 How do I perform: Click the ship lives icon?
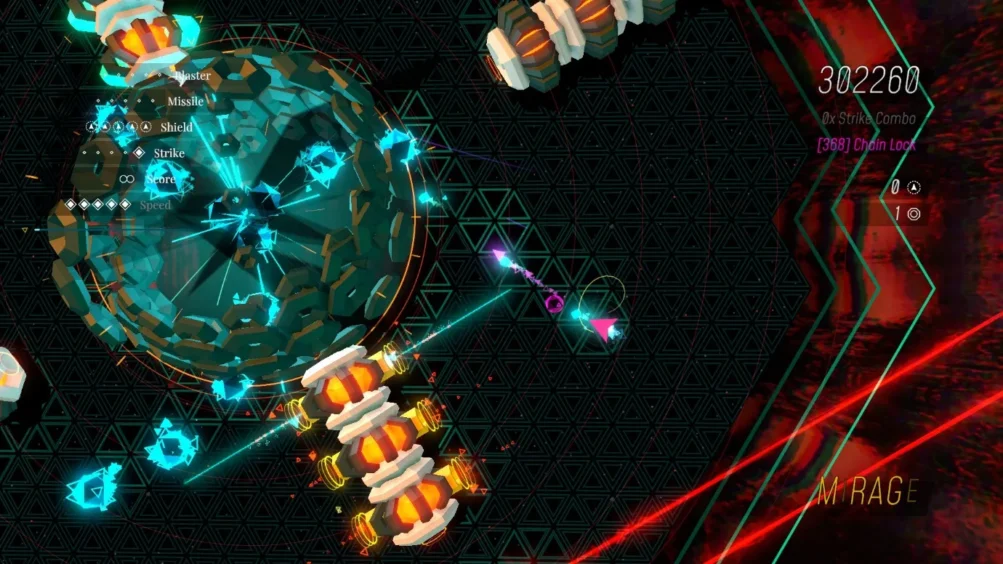tap(914, 187)
